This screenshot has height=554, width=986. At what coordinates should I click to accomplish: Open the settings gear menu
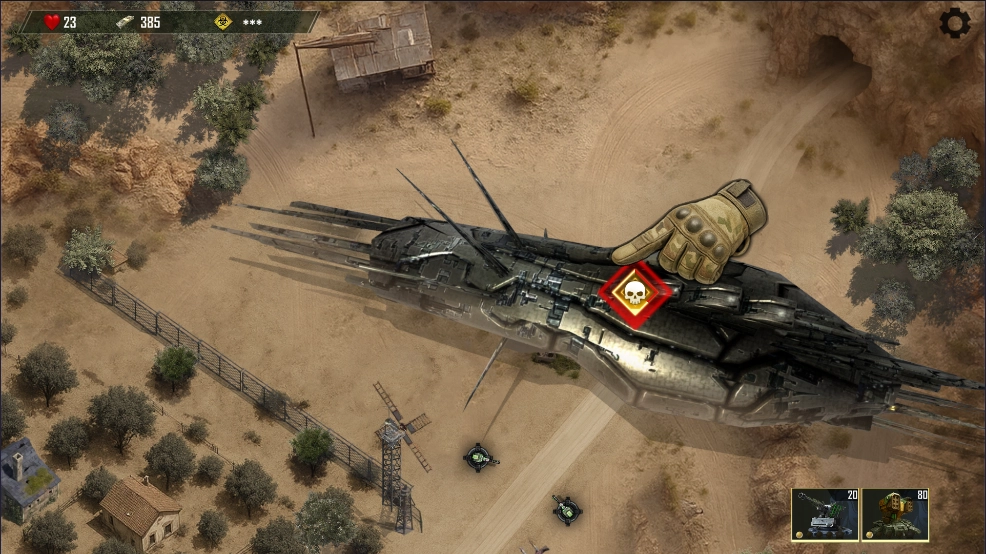955,22
